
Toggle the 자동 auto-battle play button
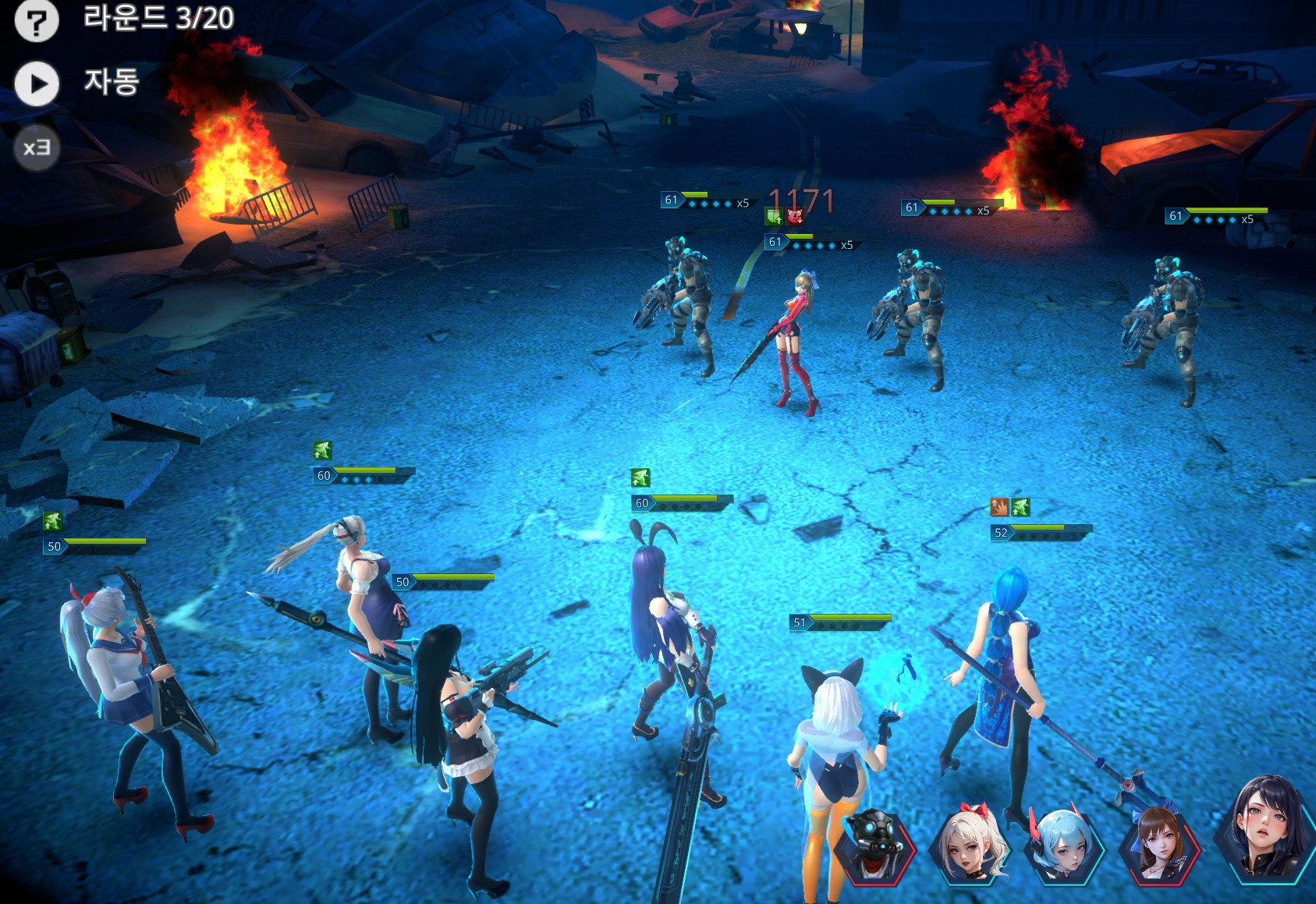37,83
